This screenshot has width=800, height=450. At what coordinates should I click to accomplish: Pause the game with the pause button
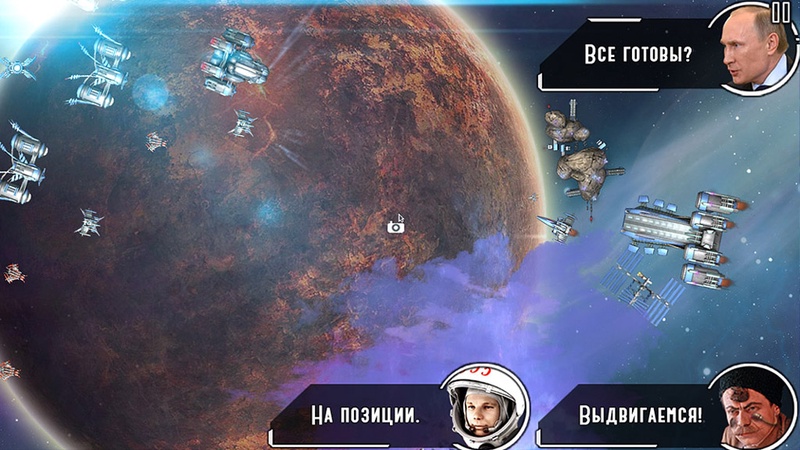point(780,12)
